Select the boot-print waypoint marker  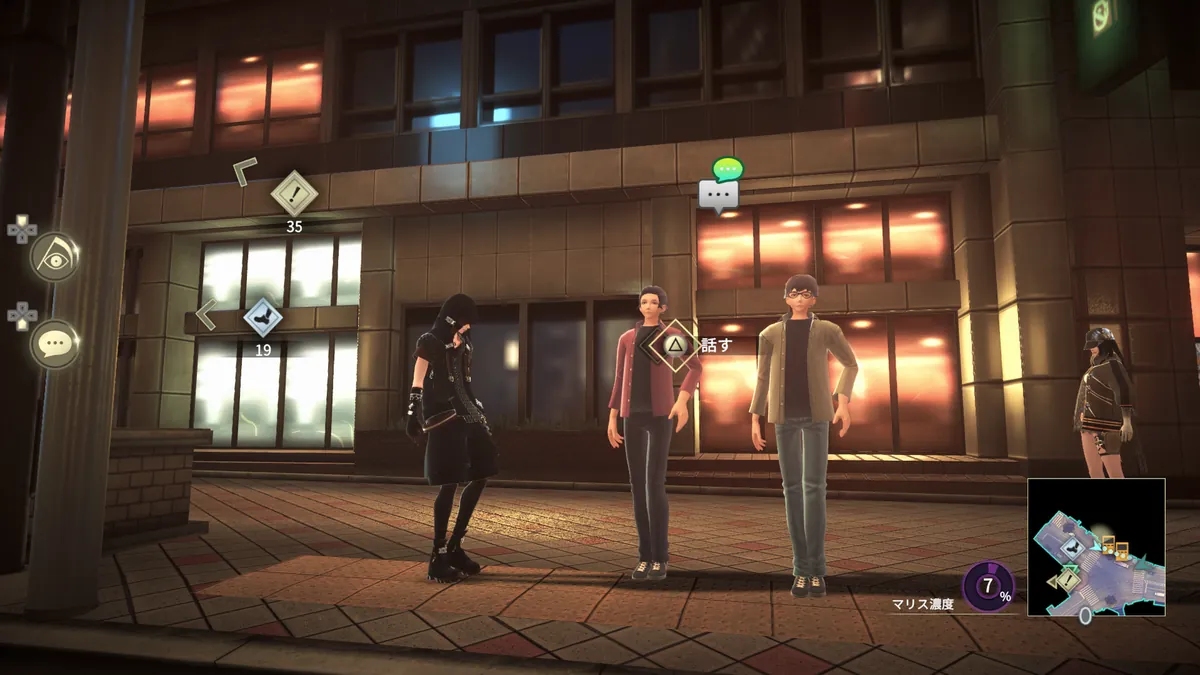coord(263,317)
